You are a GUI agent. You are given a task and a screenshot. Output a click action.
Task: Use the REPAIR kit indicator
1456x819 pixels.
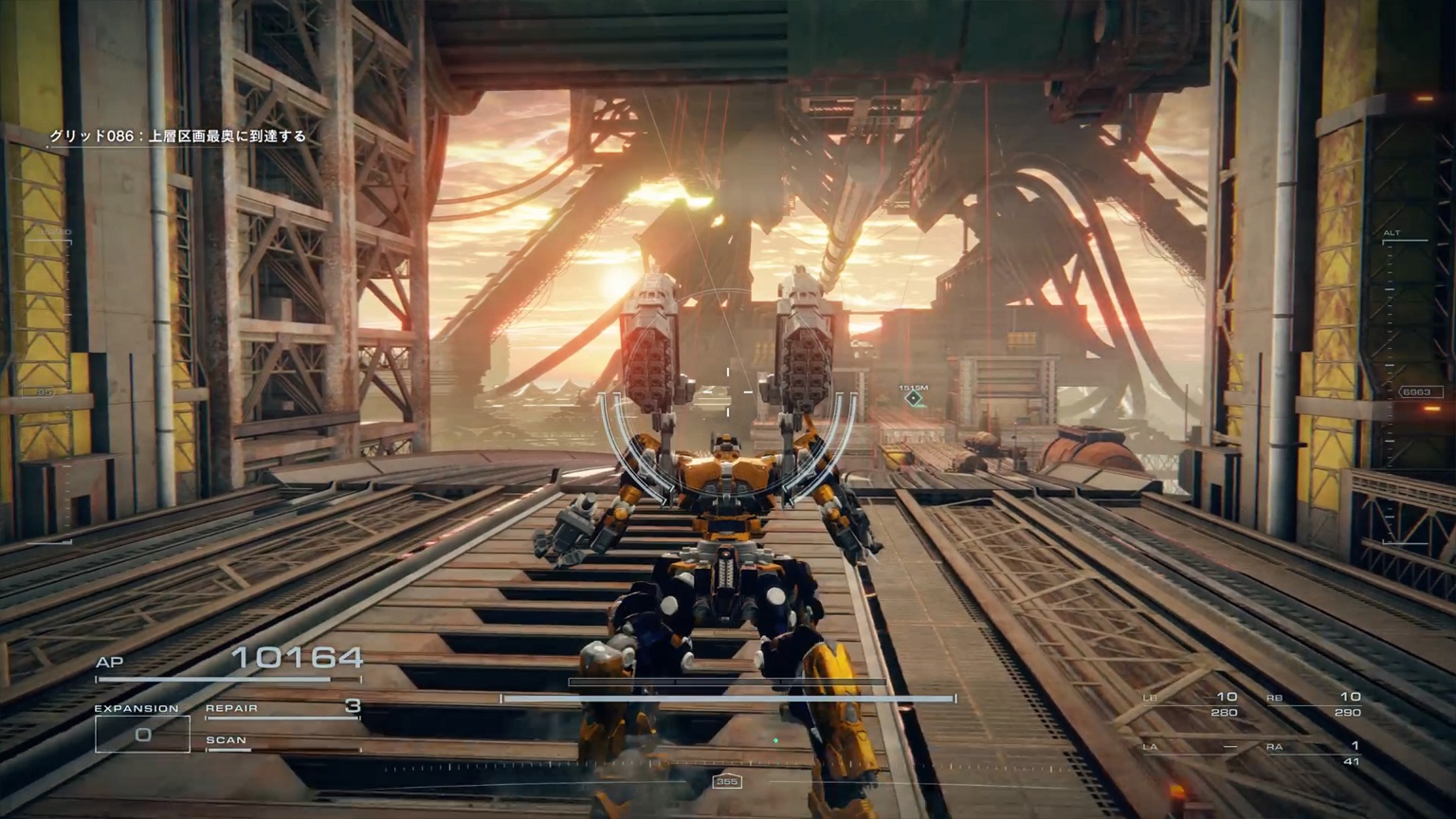tap(282, 709)
